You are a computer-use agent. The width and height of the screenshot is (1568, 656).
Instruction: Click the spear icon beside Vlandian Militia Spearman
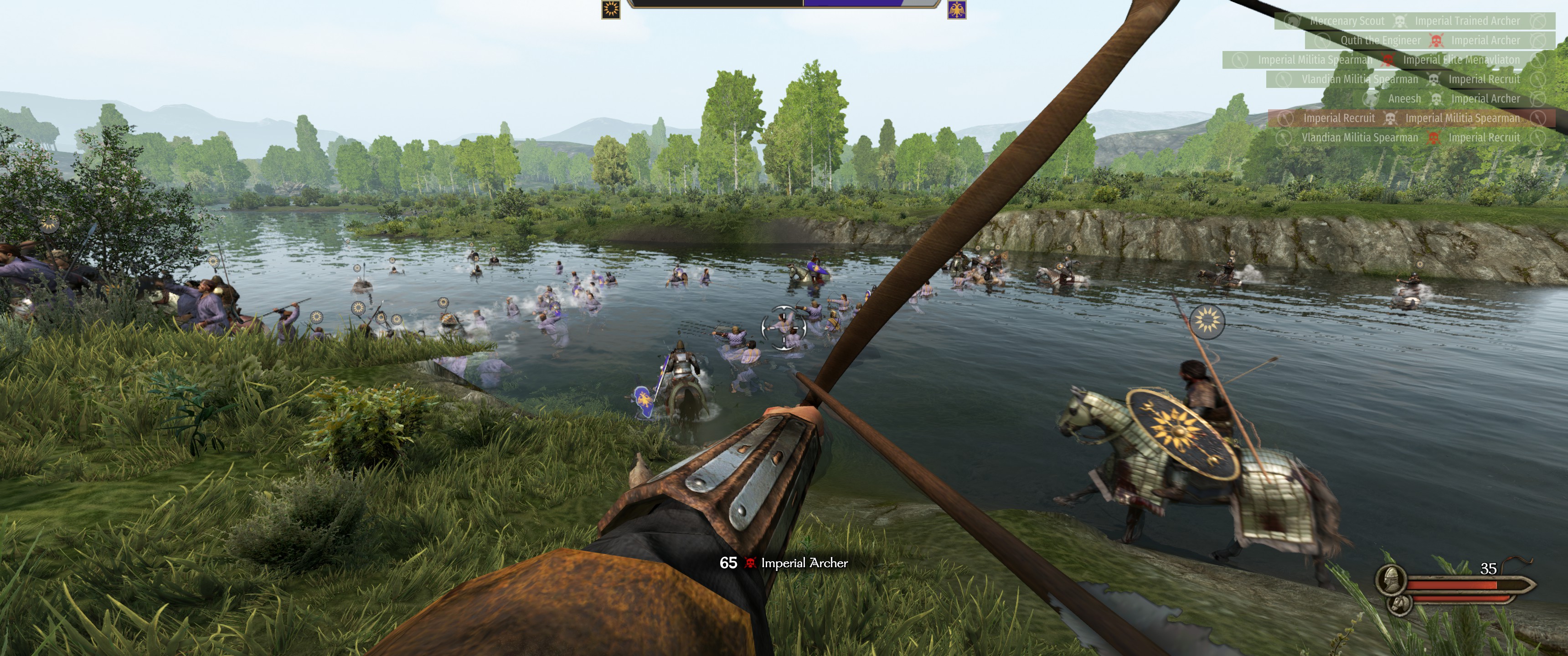point(1285,80)
